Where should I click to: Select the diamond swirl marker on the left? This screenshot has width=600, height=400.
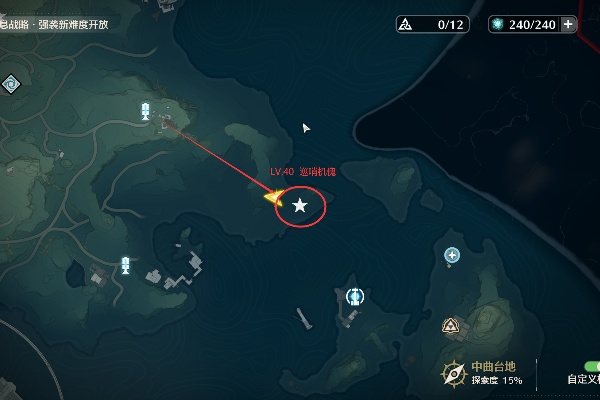(x=11, y=84)
